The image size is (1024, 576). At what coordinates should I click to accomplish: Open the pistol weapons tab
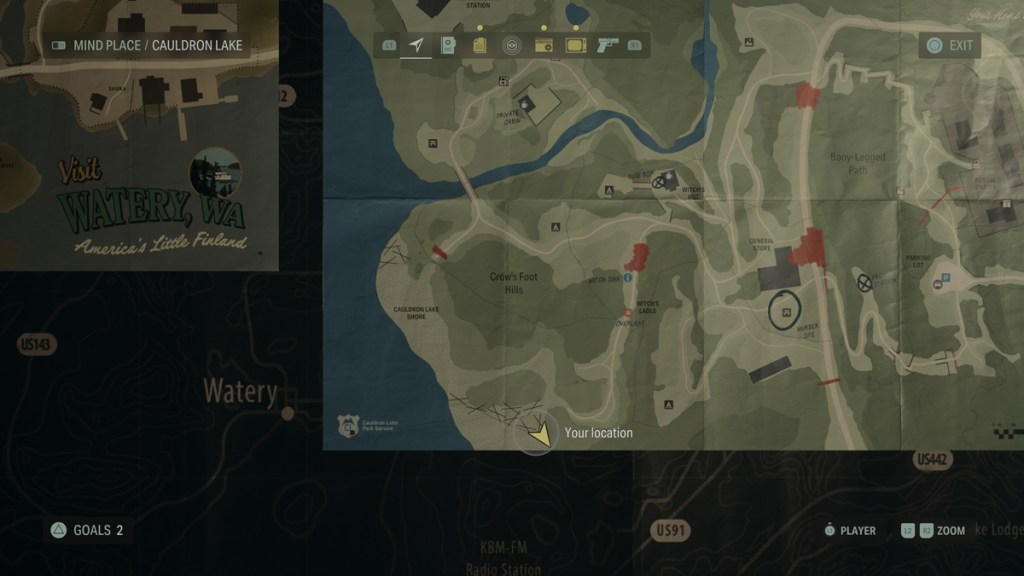[x=606, y=45]
